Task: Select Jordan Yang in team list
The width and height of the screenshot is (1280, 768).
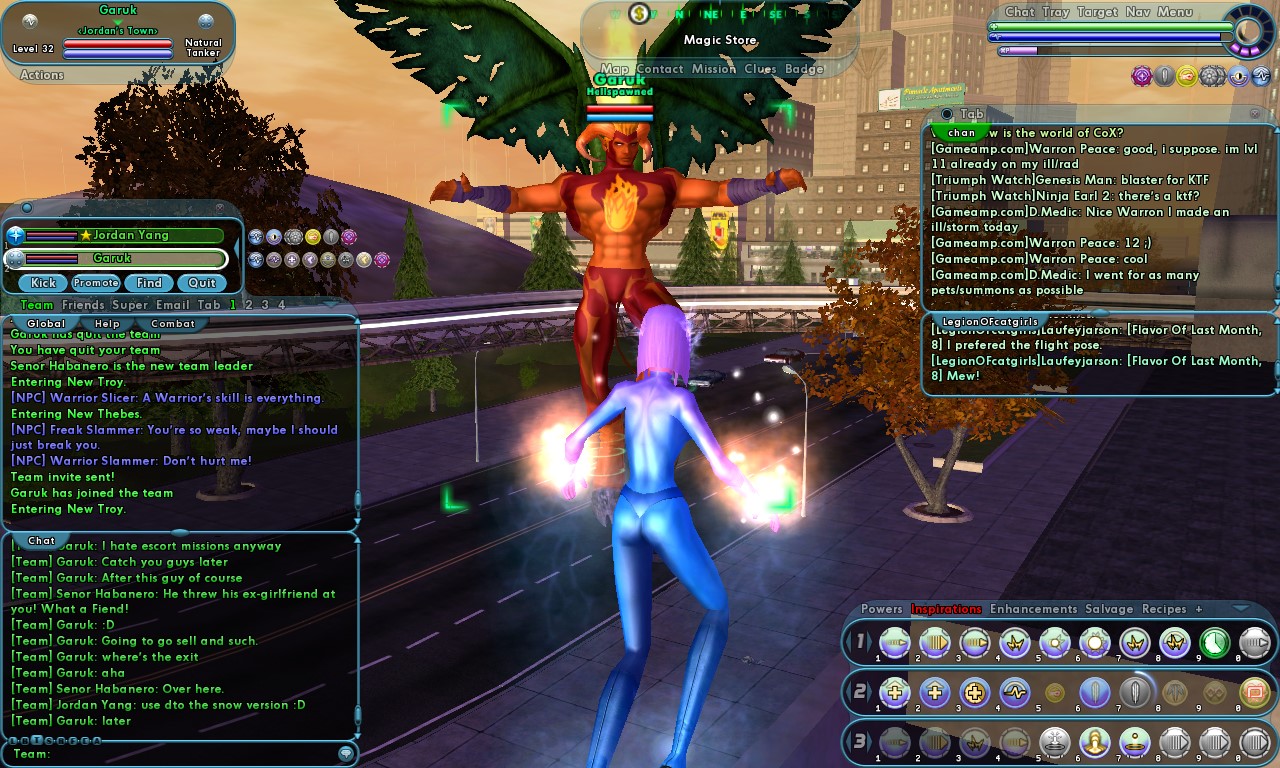Action: coord(125,236)
